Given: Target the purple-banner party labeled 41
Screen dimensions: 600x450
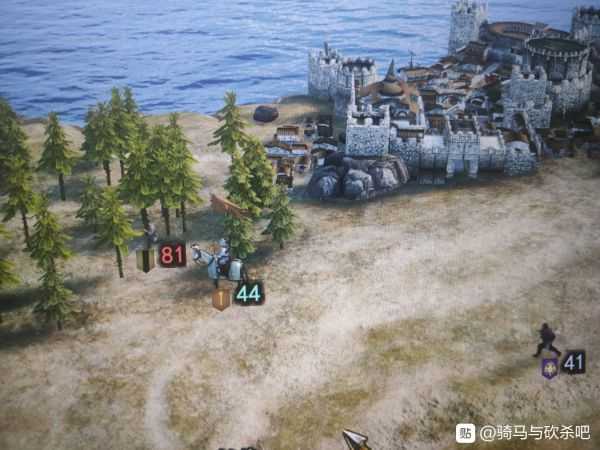Looking at the screenshot, I should click(546, 341).
